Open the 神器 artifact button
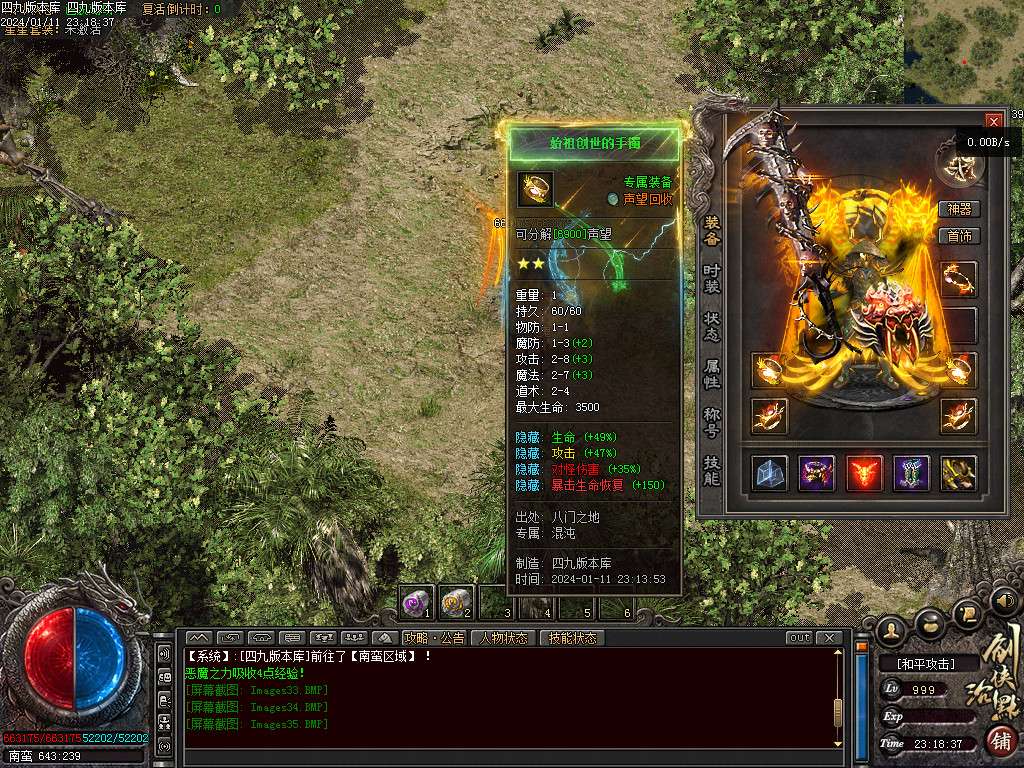1024x768 pixels. pos(960,209)
